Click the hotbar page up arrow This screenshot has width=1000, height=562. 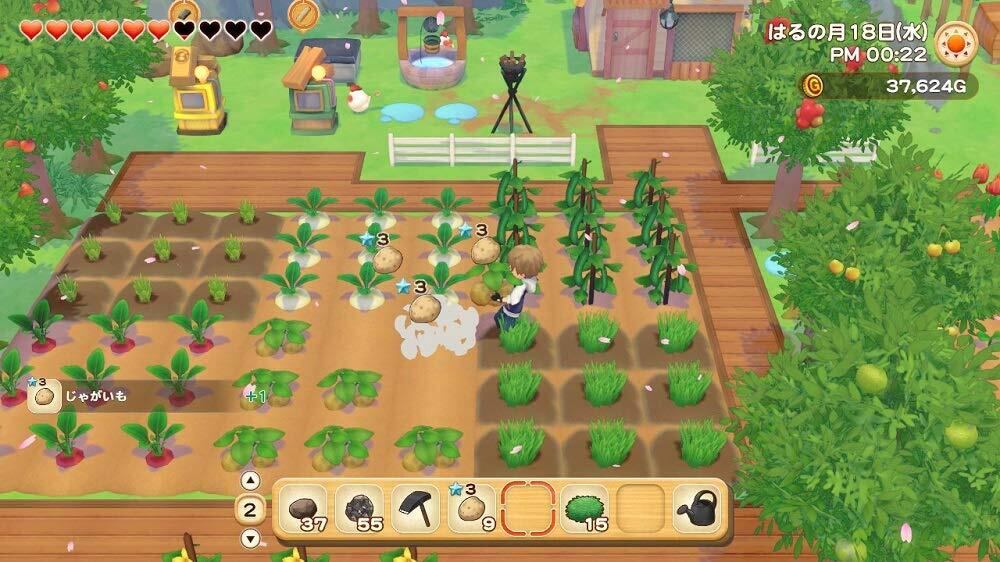point(251,480)
